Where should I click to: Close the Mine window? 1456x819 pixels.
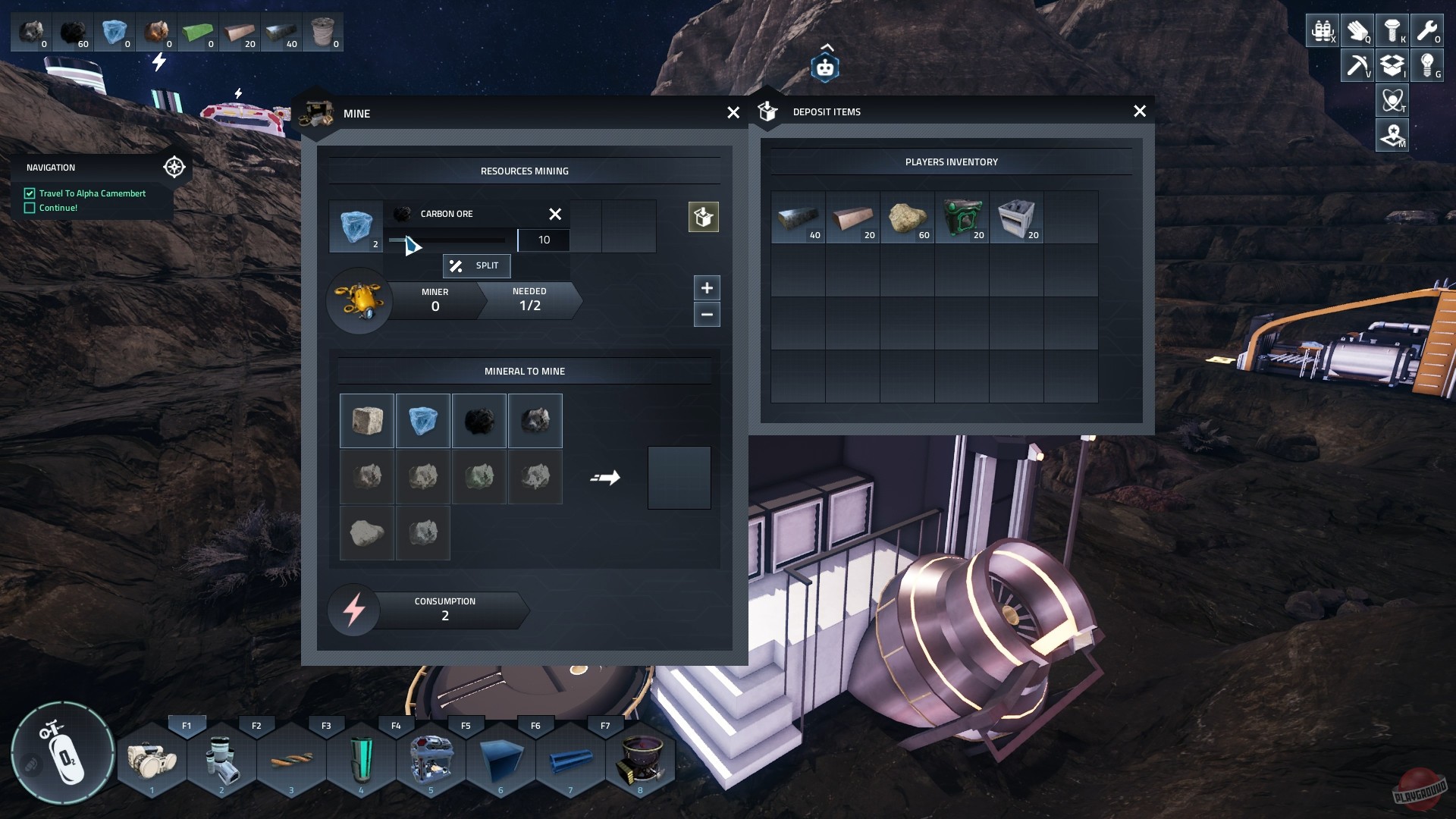click(x=733, y=113)
